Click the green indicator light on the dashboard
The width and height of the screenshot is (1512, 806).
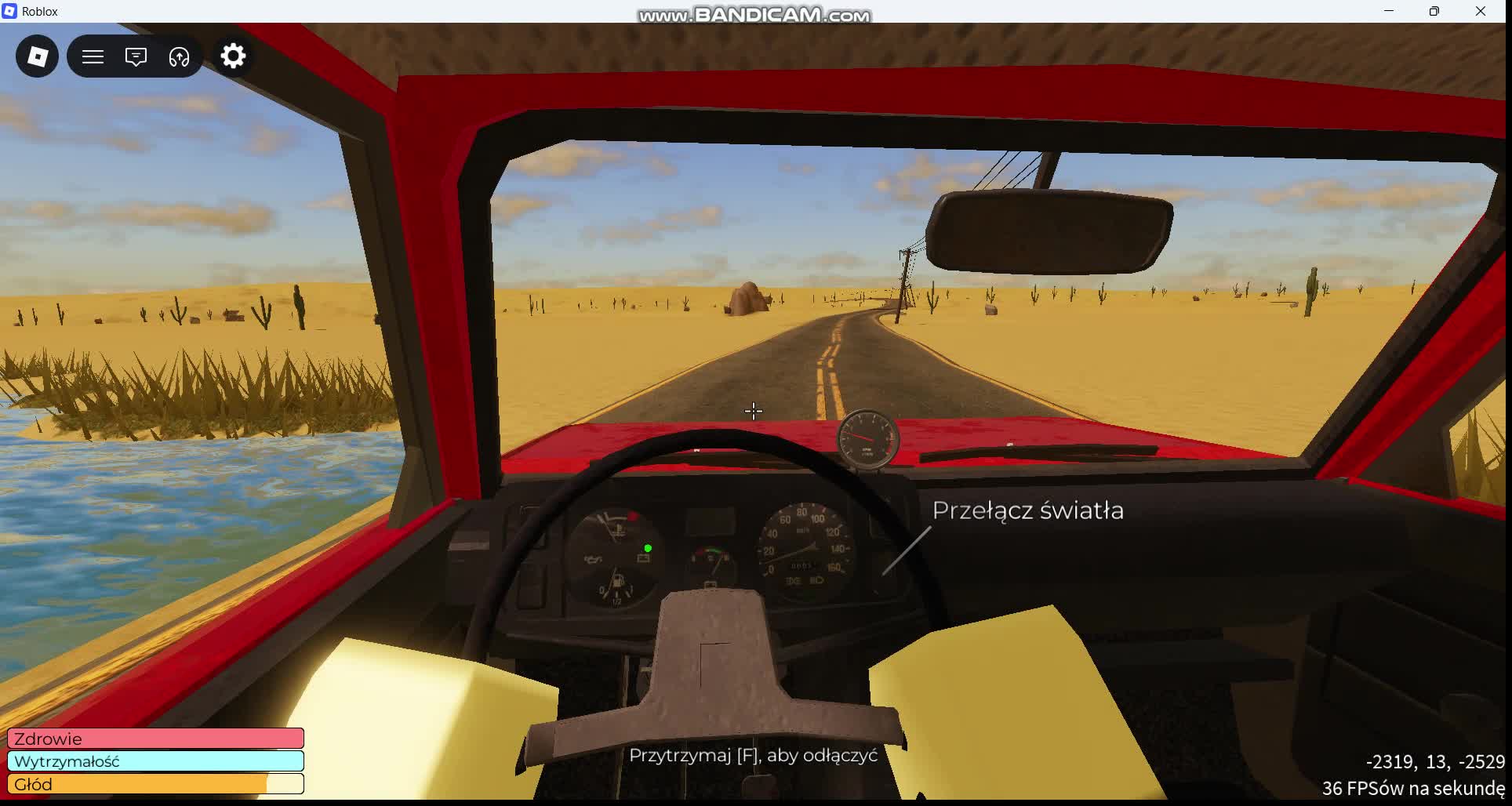(647, 547)
